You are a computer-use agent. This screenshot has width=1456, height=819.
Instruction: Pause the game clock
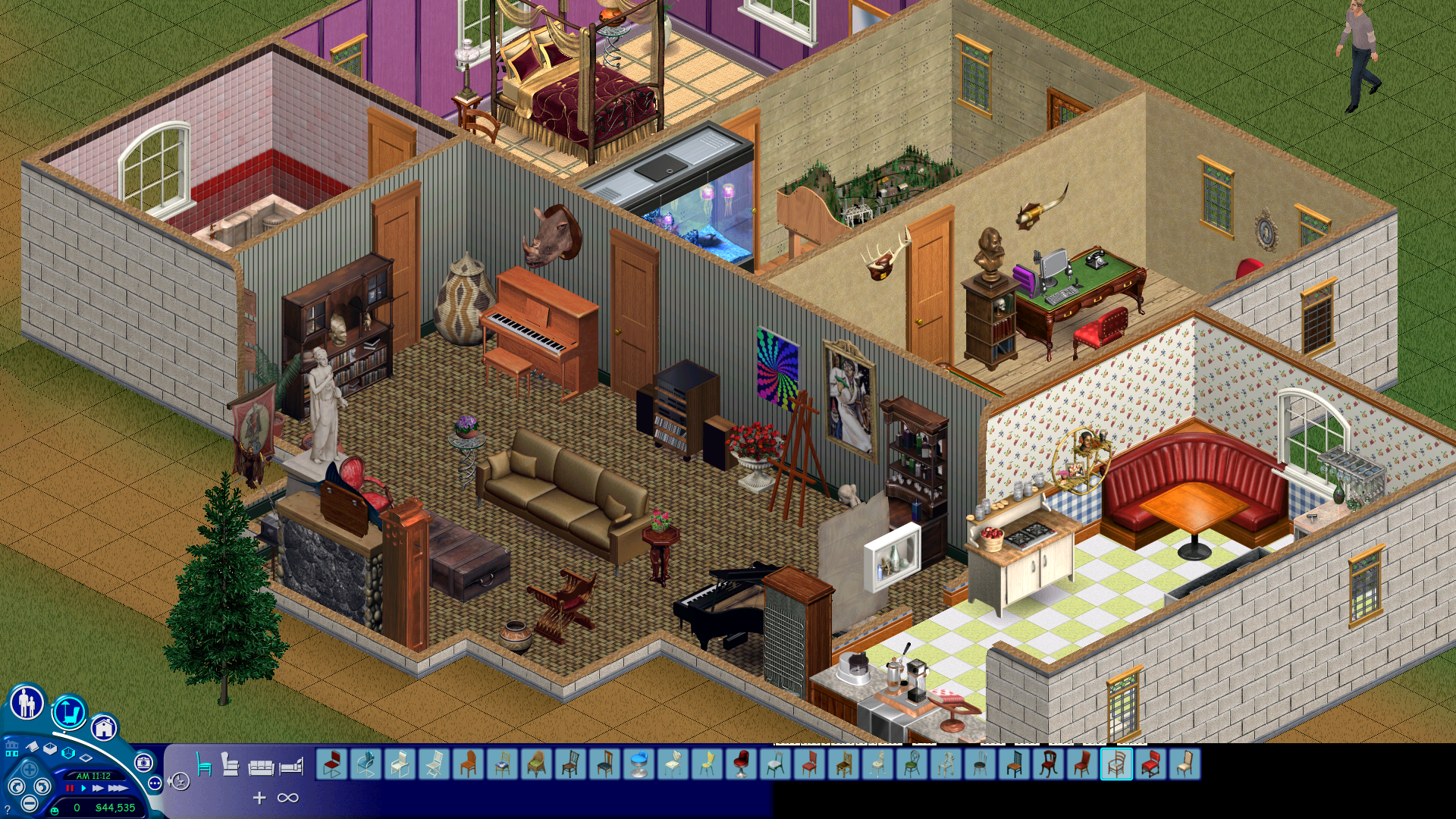pyautogui.click(x=70, y=789)
